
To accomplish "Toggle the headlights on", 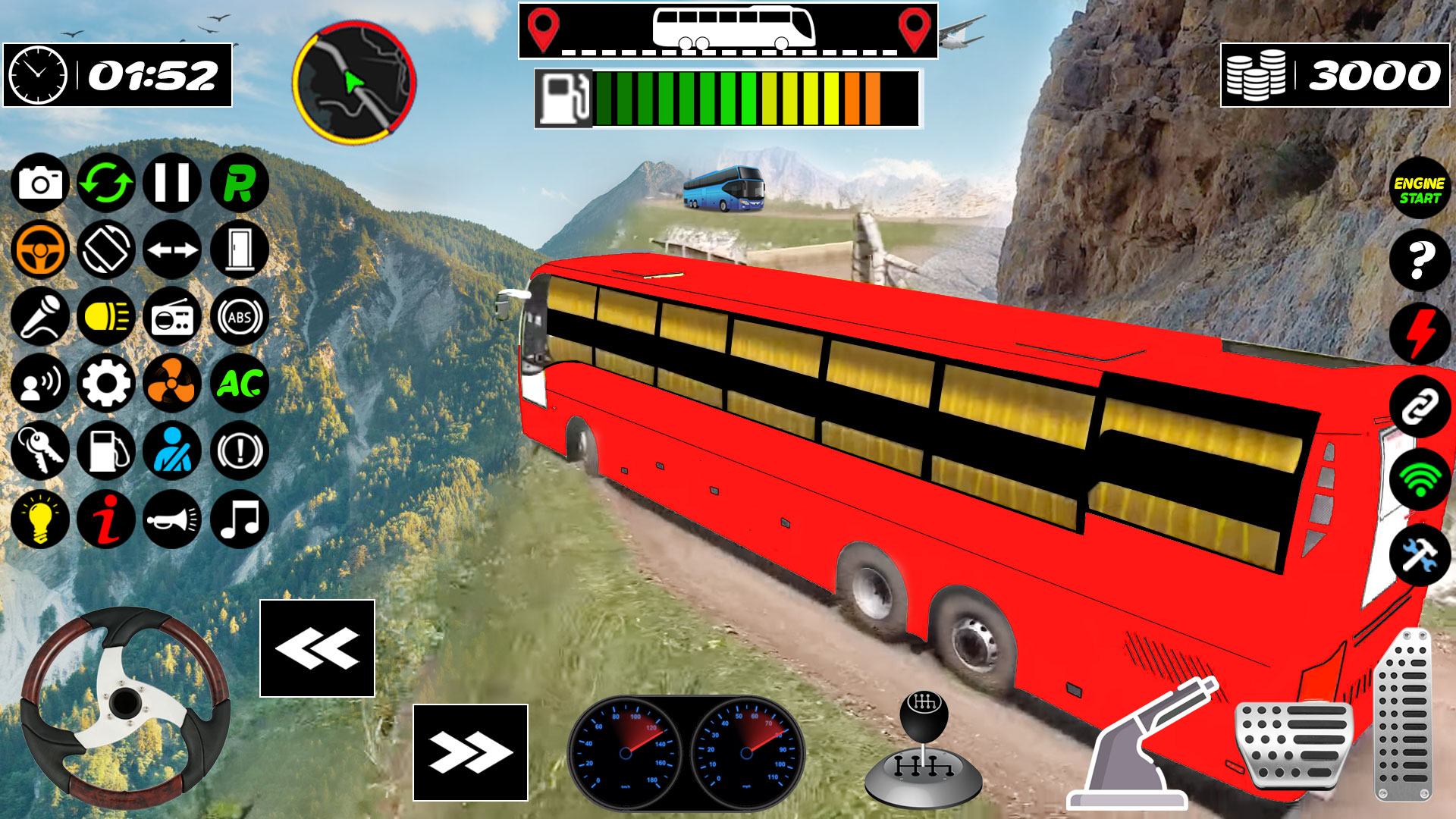I will (x=107, y=316).
